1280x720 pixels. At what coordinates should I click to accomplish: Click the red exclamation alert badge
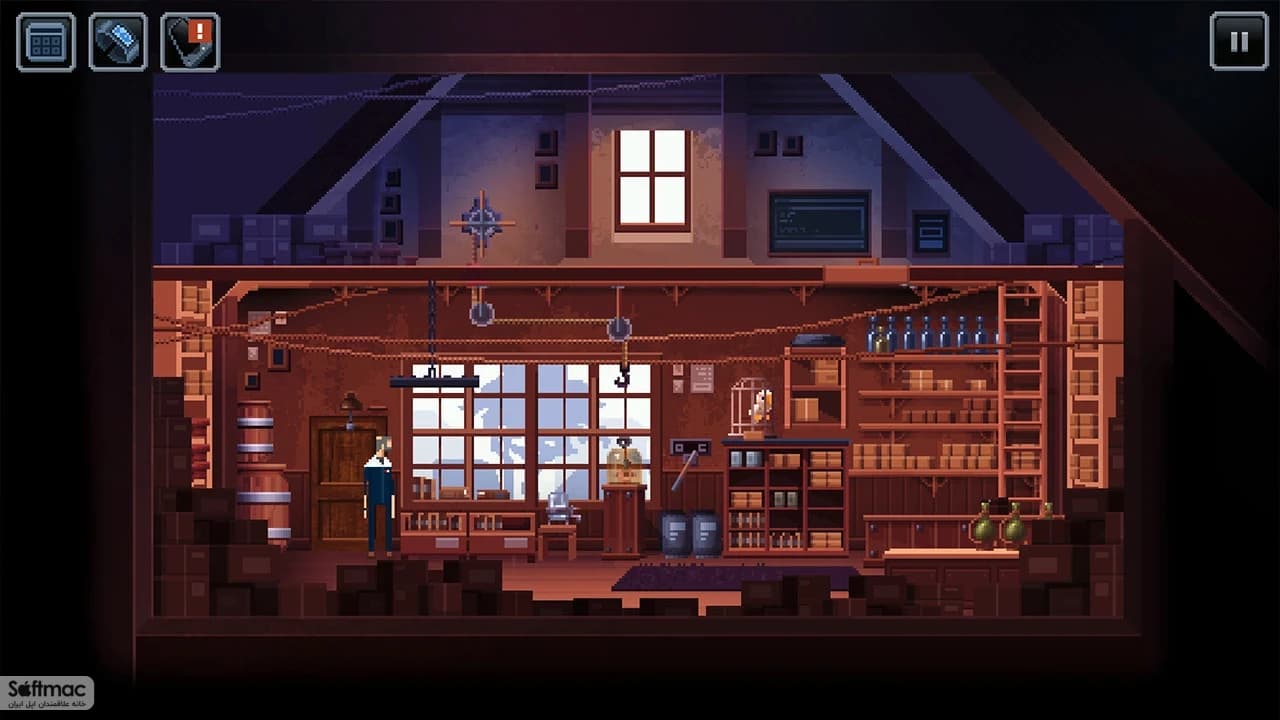[x=203, y=28]
